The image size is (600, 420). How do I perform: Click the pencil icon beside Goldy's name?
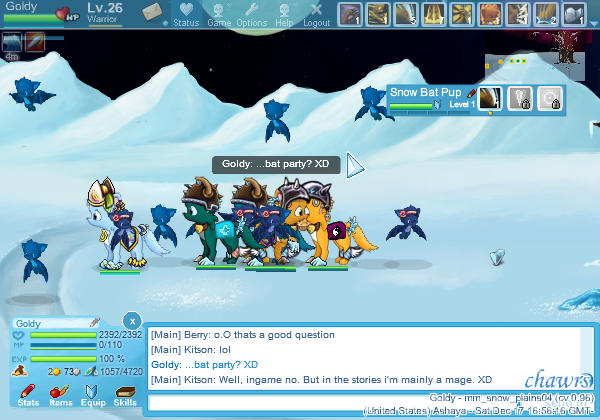pyautogui.click(x=94, y=323)
